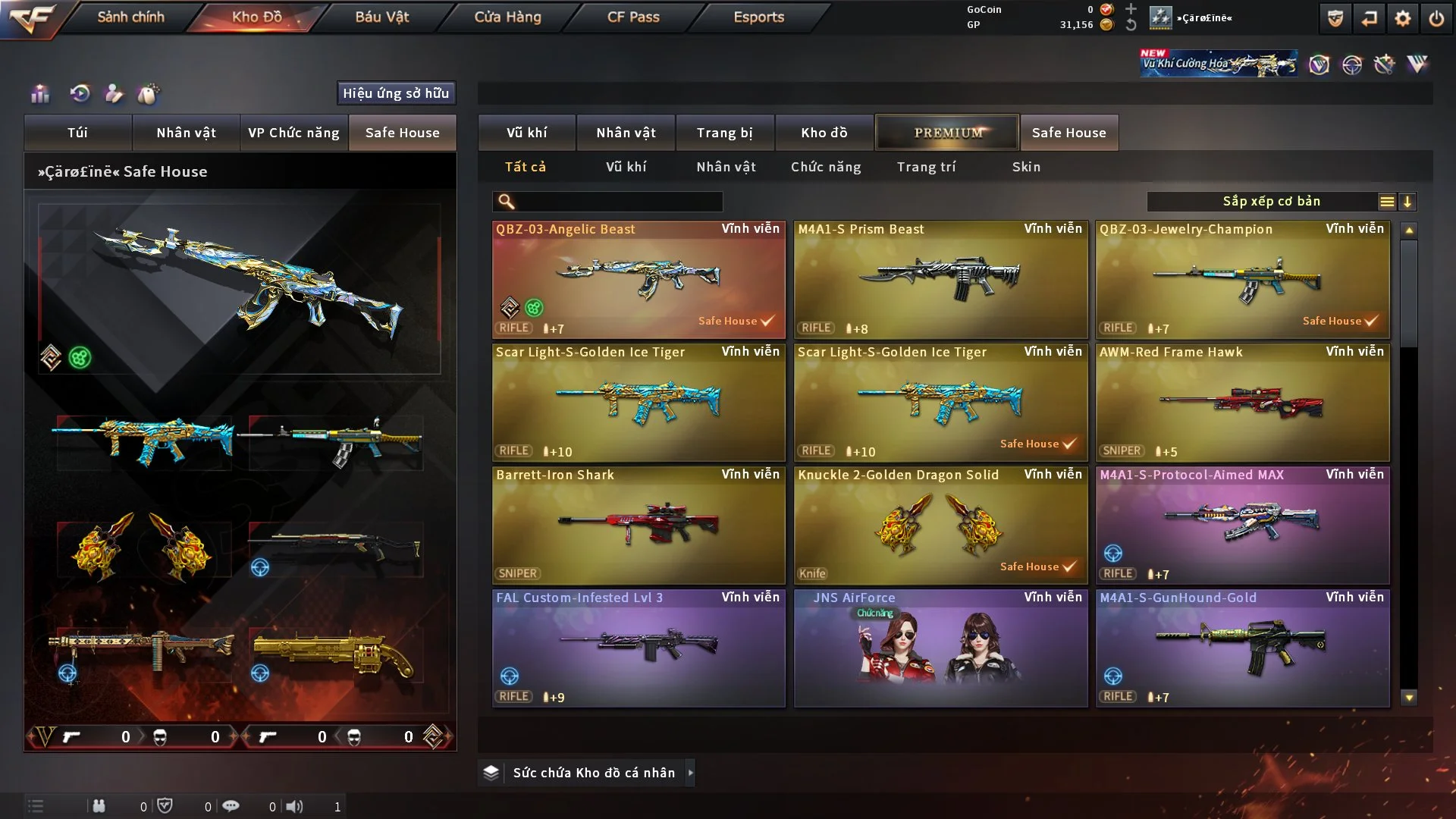This screenshot has width=1456, height=819.
Task: Go to the Cửa Hàng shop menu
Action: pos(507,17)
